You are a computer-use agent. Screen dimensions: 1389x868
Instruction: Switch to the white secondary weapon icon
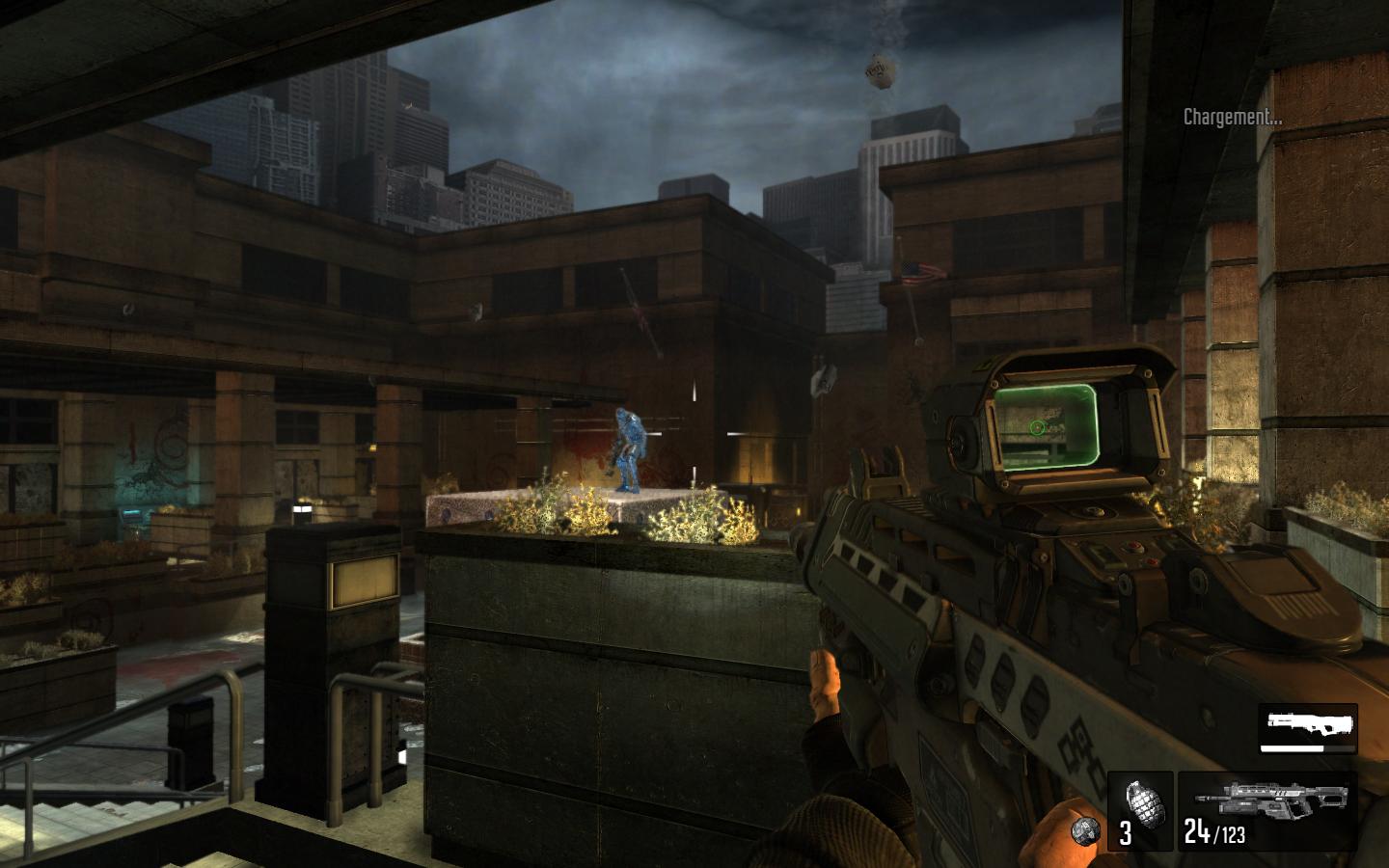[1307, 721]
